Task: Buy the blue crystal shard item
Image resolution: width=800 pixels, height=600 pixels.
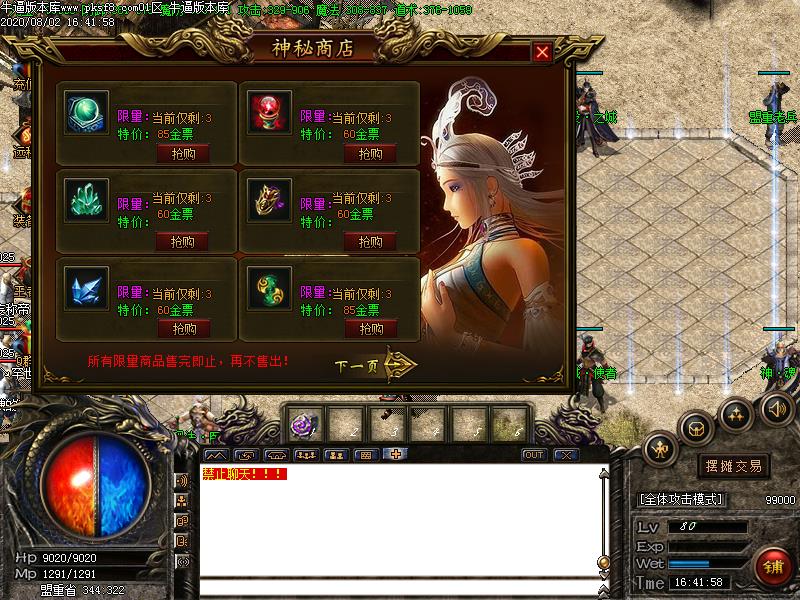Action: pyautogui.click(x=183, y=328)
